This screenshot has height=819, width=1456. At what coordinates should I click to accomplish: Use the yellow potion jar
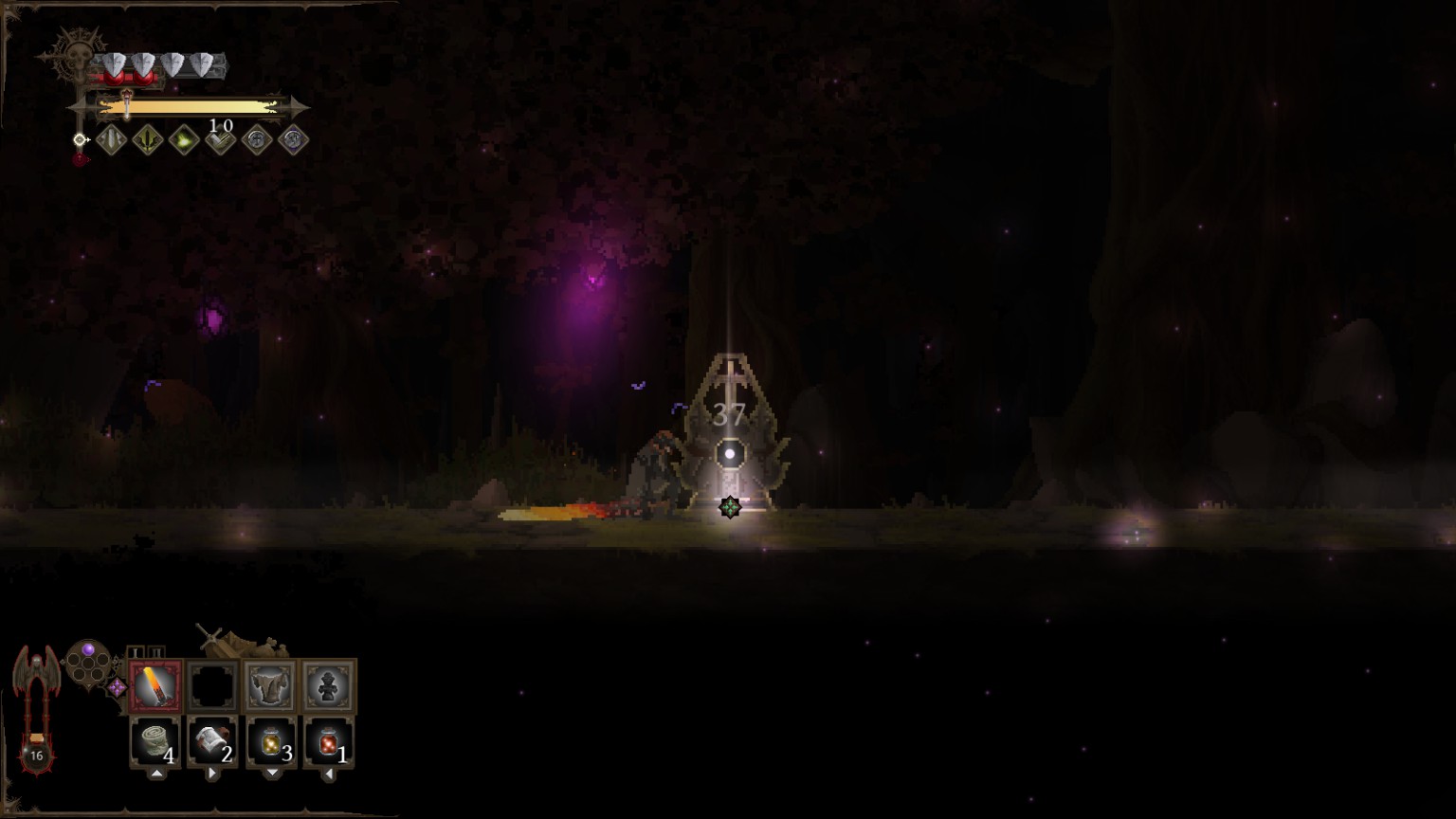pyautogui.click(x=271, y=741)
